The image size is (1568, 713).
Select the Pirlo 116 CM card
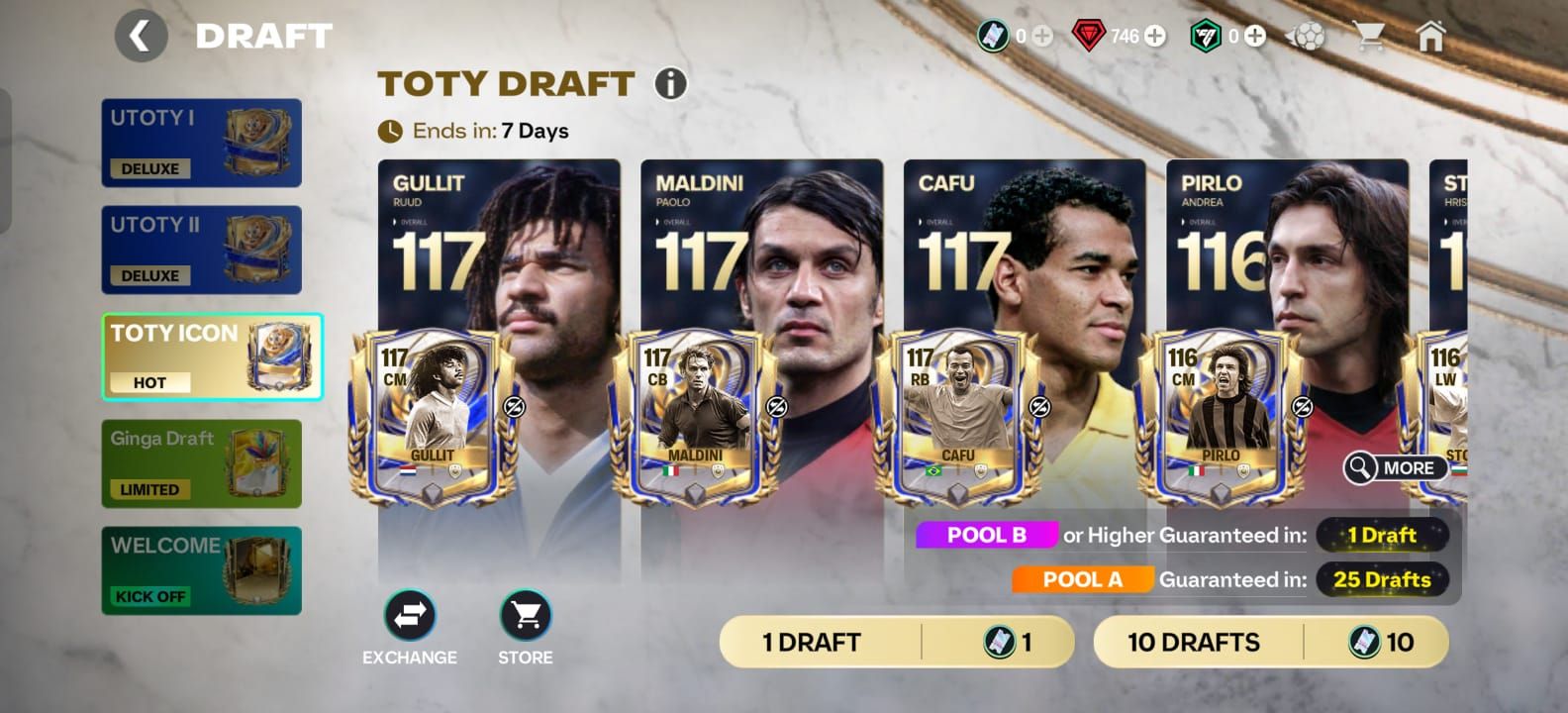[x=1220, y=416]
